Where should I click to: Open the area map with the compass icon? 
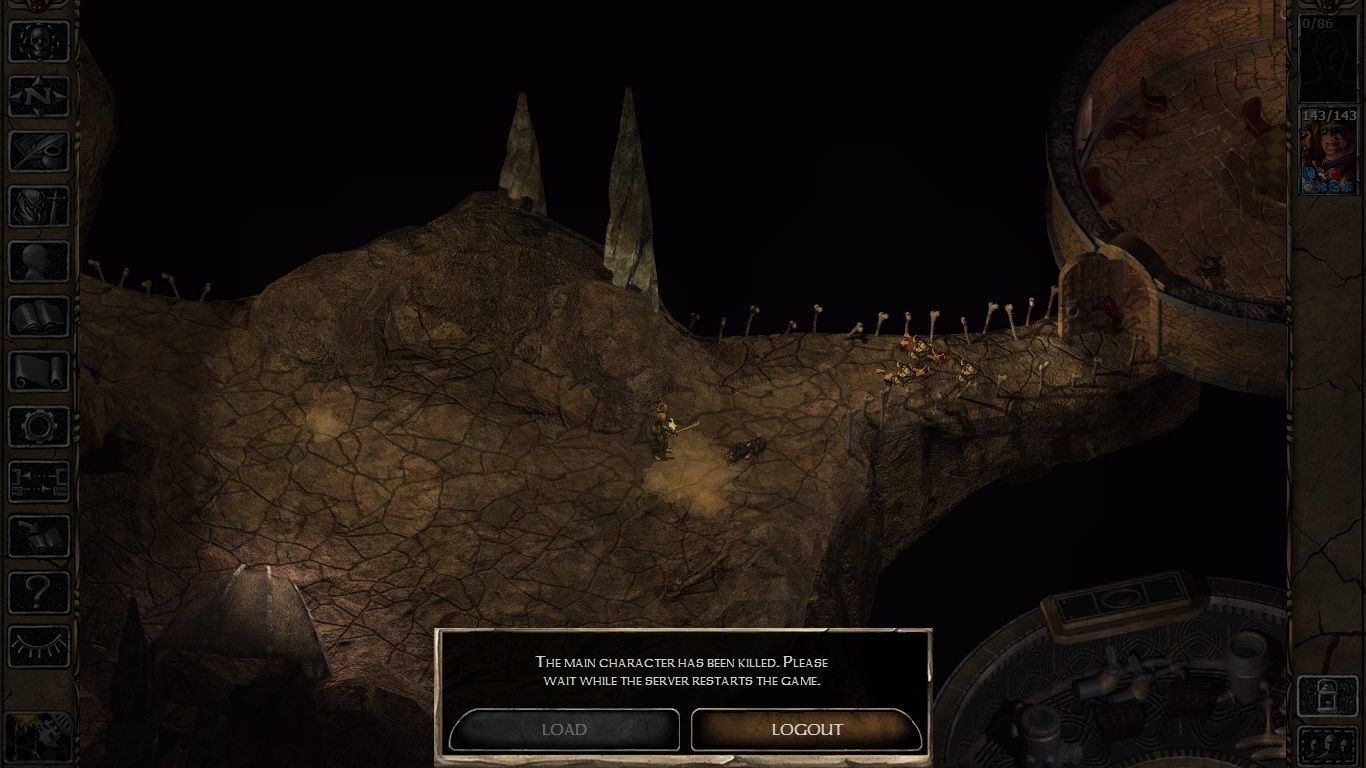coord(39,96)
